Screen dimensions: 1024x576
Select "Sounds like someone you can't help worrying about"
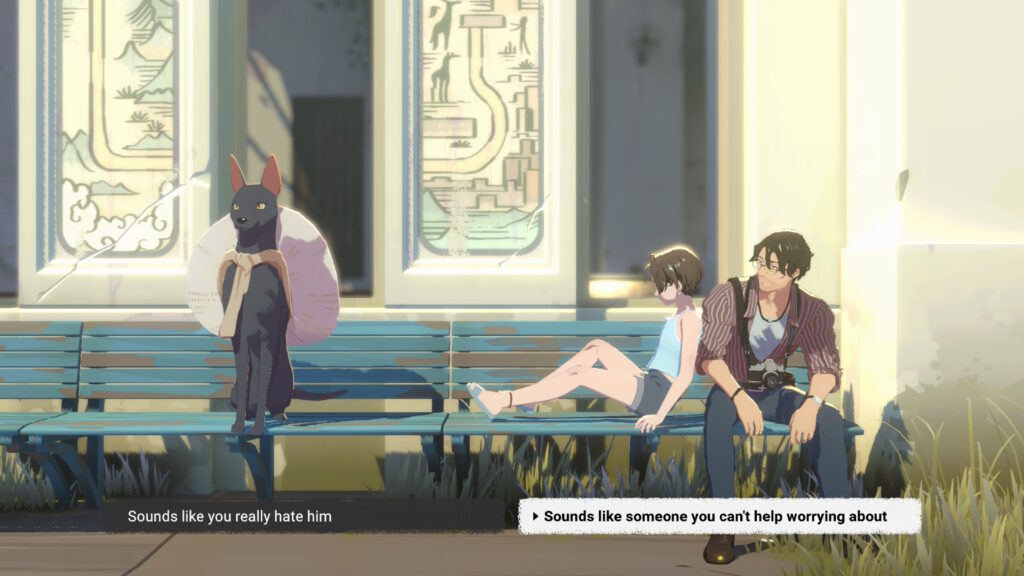(x=716, y=516)
